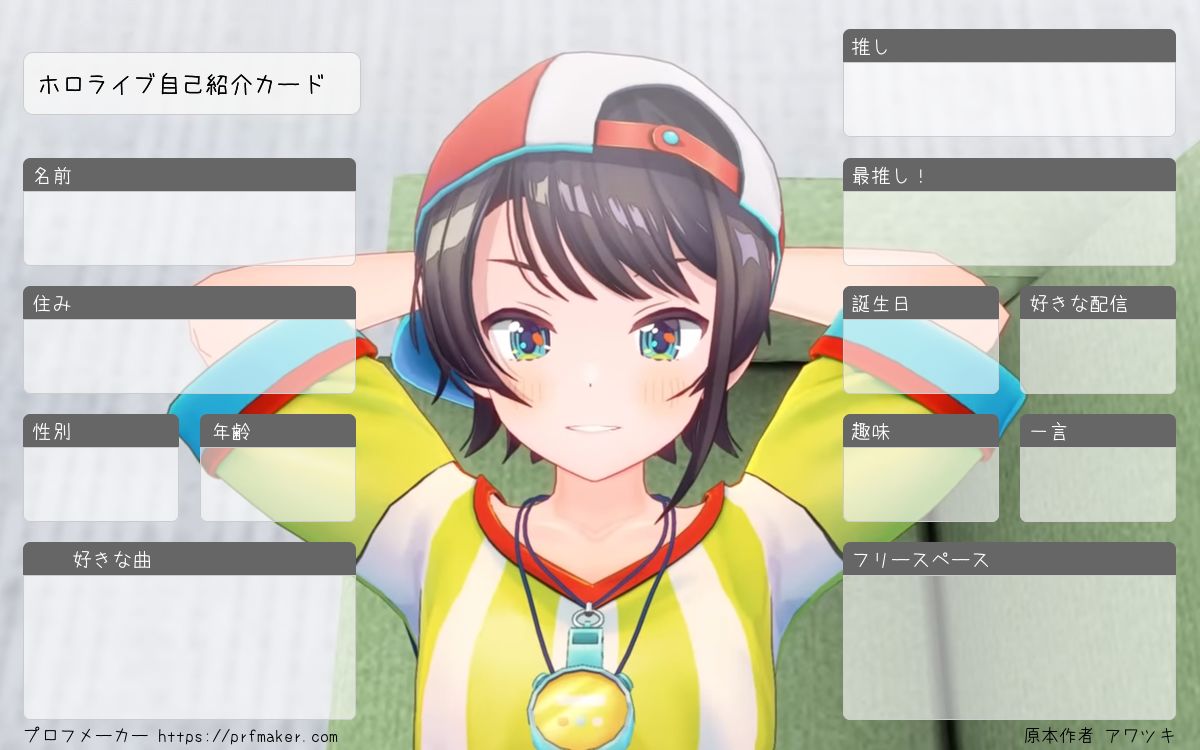Select the 推し field
Viewport: 1200px width, 750px height.
(1009, 99)
